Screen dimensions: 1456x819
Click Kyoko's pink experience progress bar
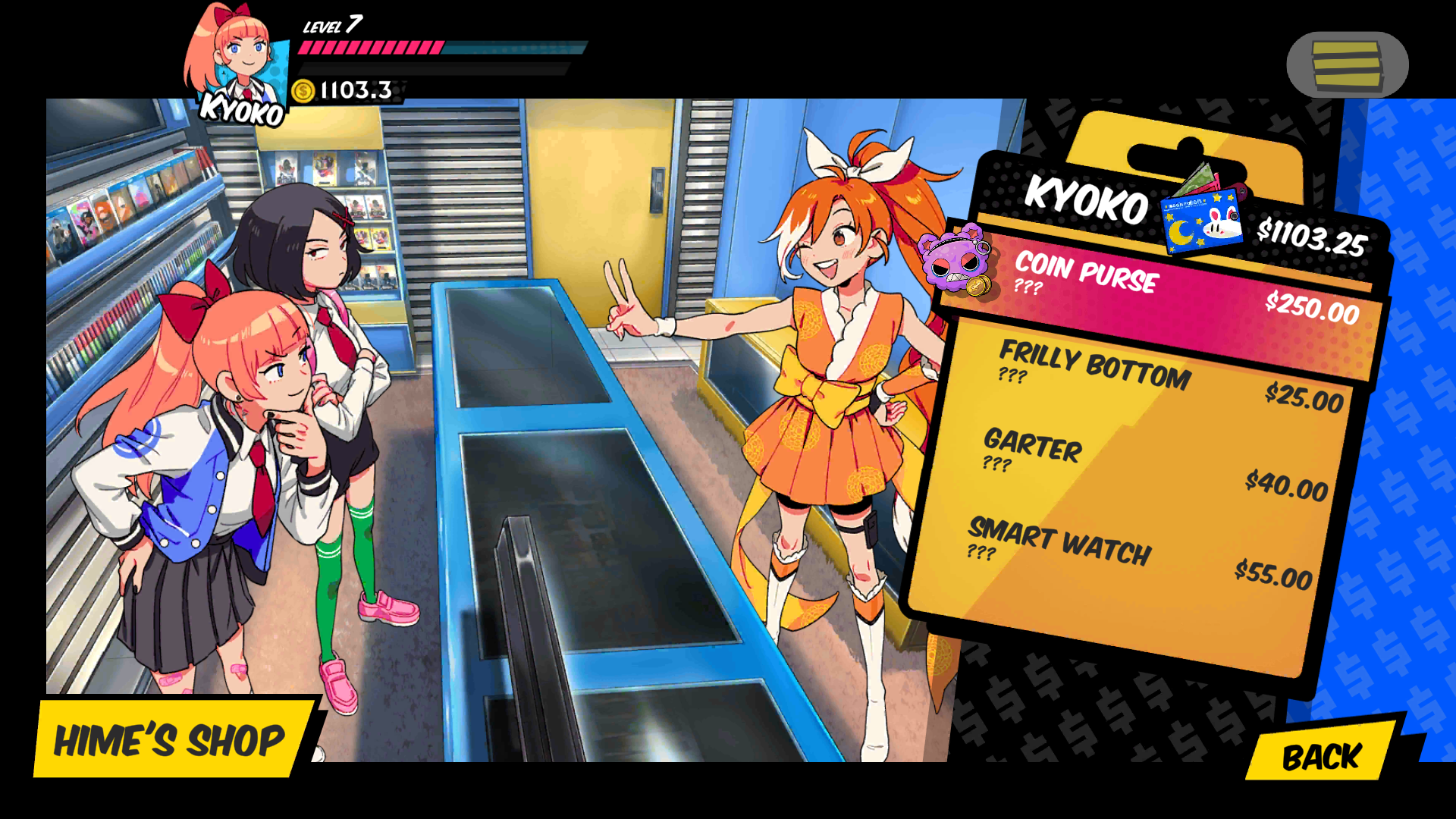[x=372, y=48]
